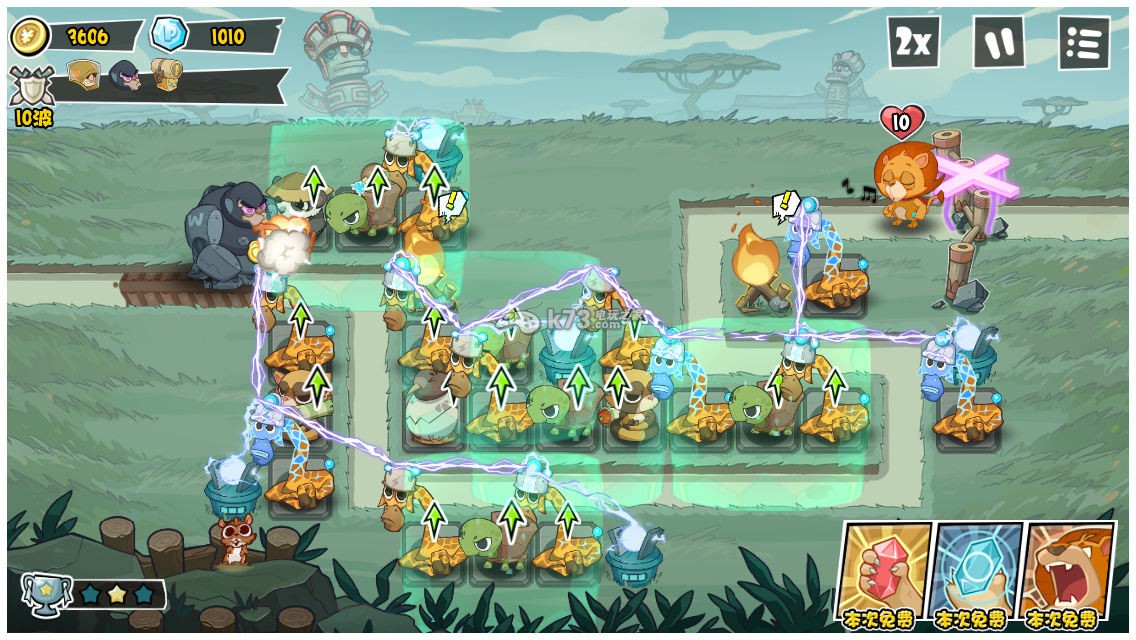Activate the red crystal skill card
Screen dimensions: 1136x640
pos(885,572)
